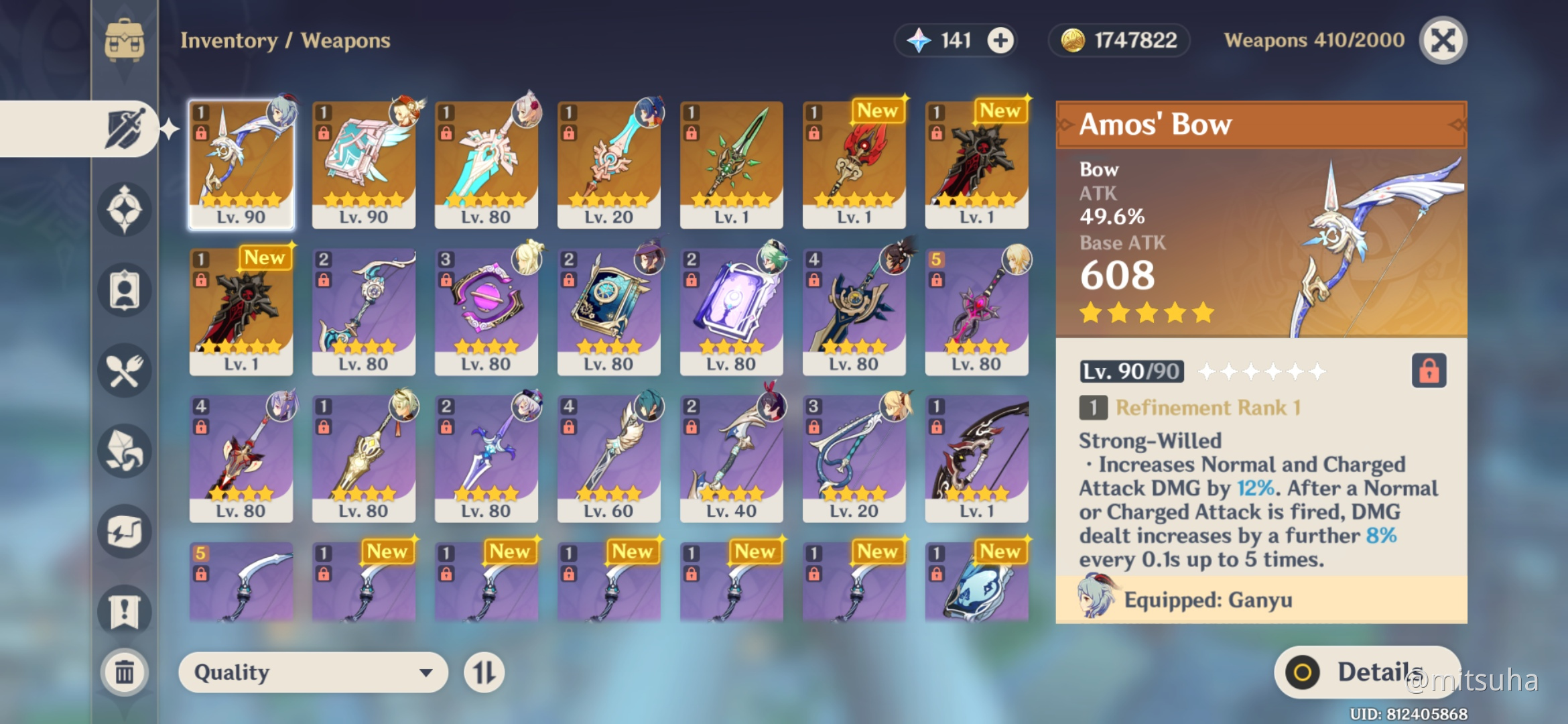
Task: Select the Lv. 20 five-star sword
Action: point(608,164)
